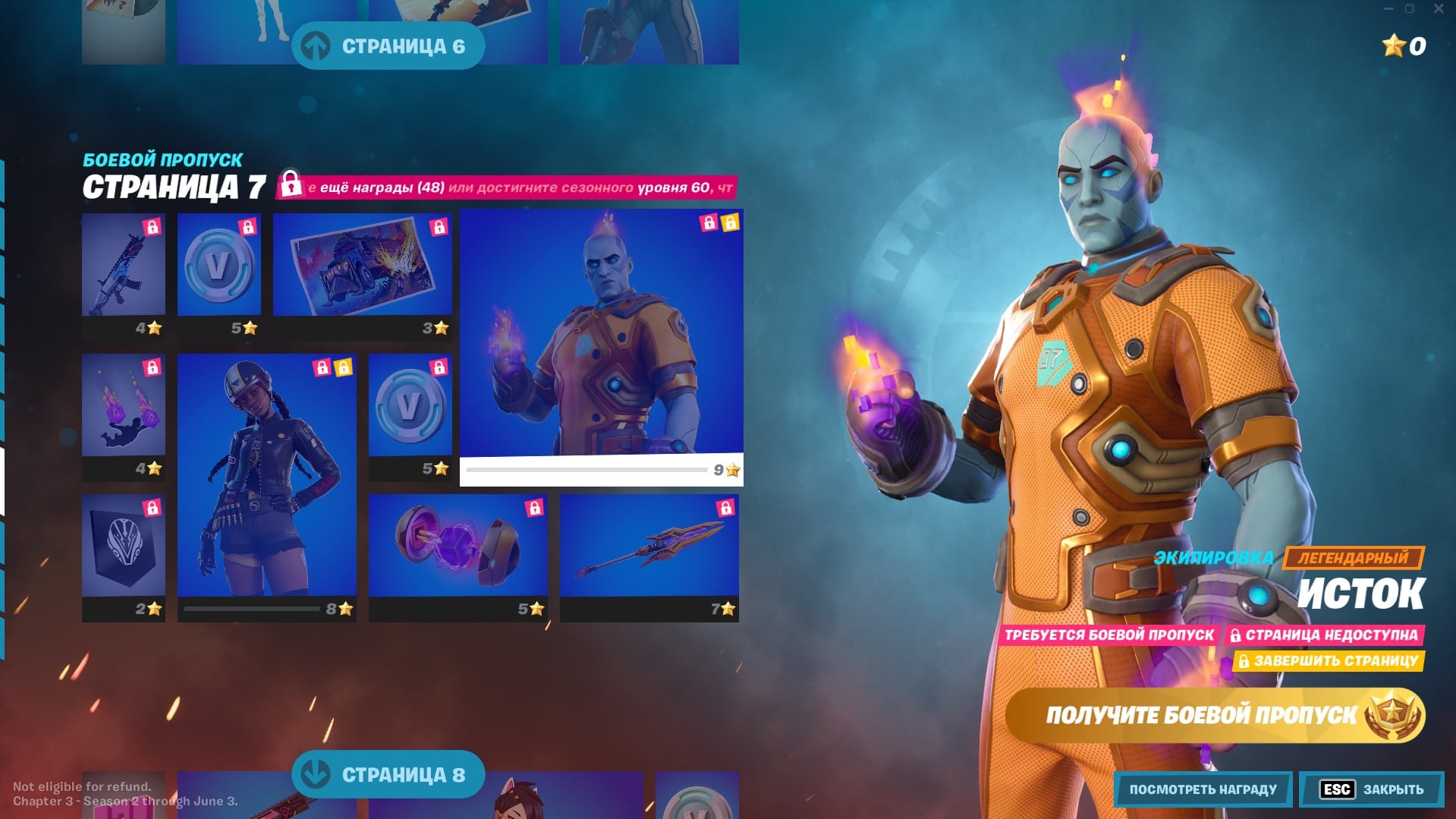Viewport: 1456px width, 819px height.
Task: Close the battle pass screen with Закрыть
Action: (x=1372, y=789)
